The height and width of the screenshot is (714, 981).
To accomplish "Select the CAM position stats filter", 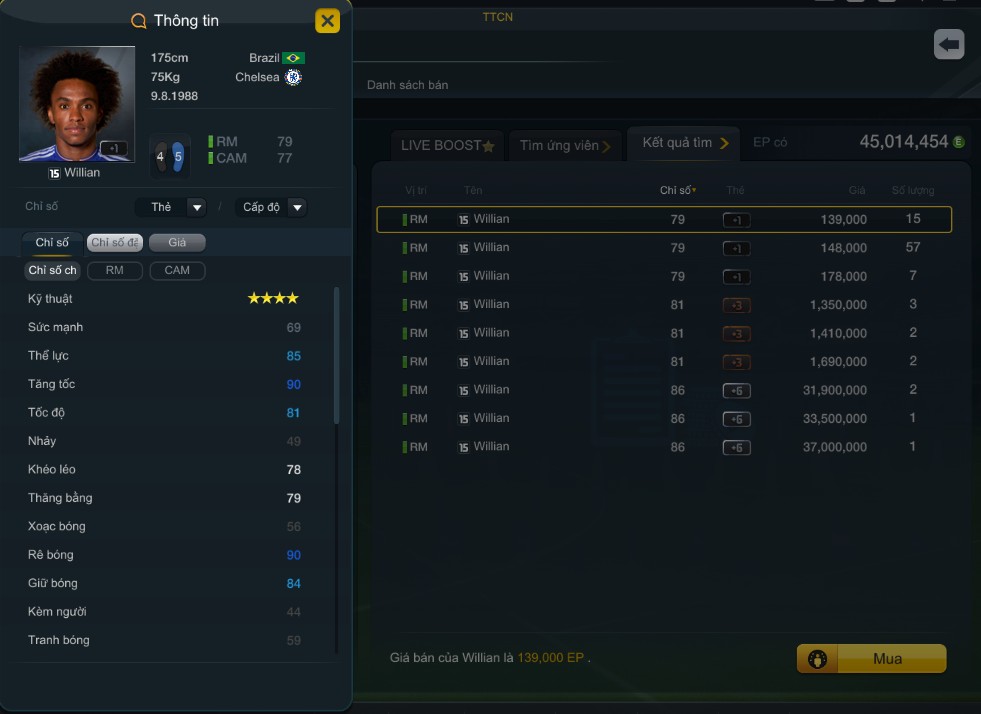I will pyautogui.click(x=177, y=270).
